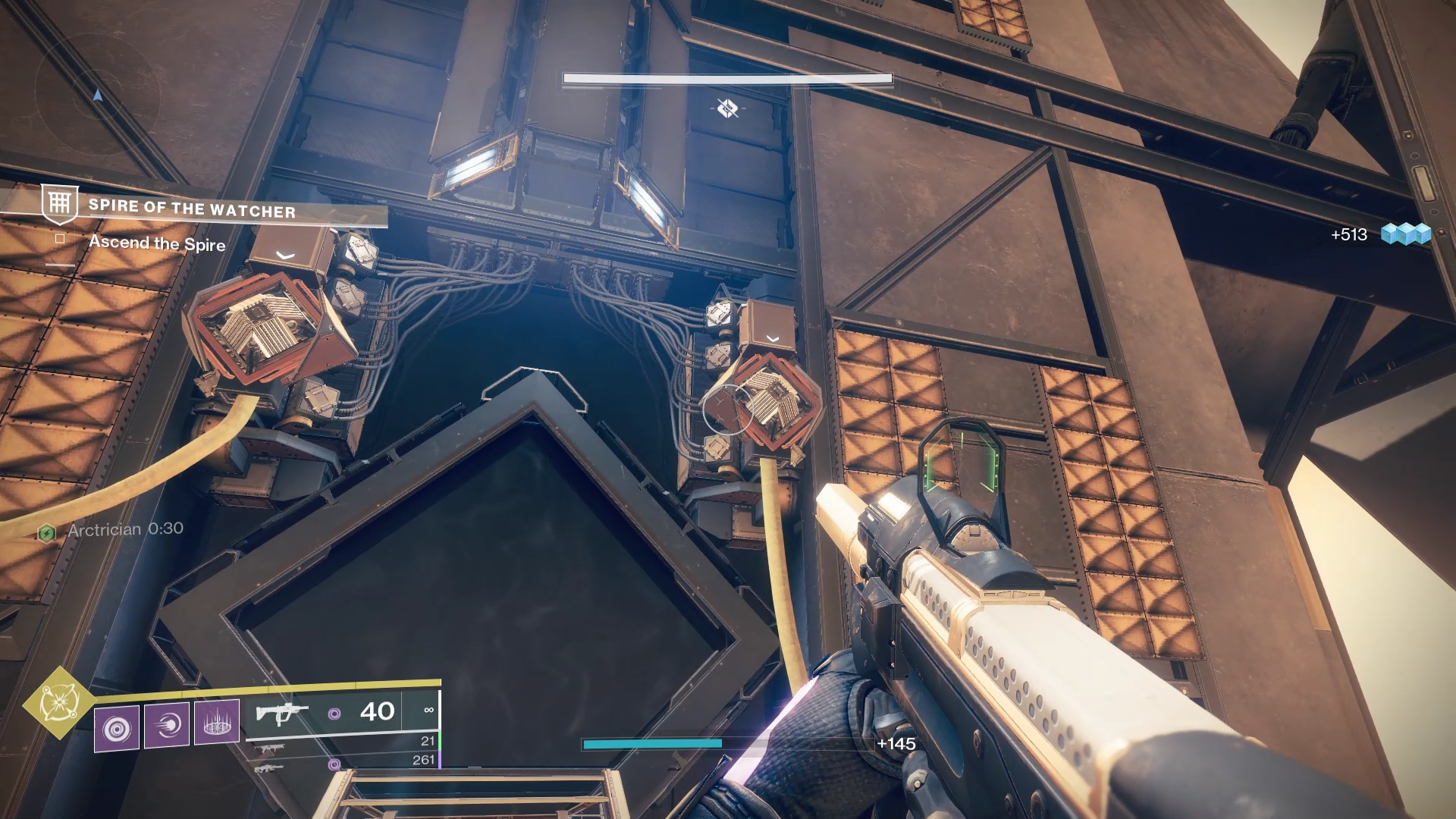Activate the yellow diamond Super ability icon
Viewport: 1456px width, 819px height.
tap(59, 703)
